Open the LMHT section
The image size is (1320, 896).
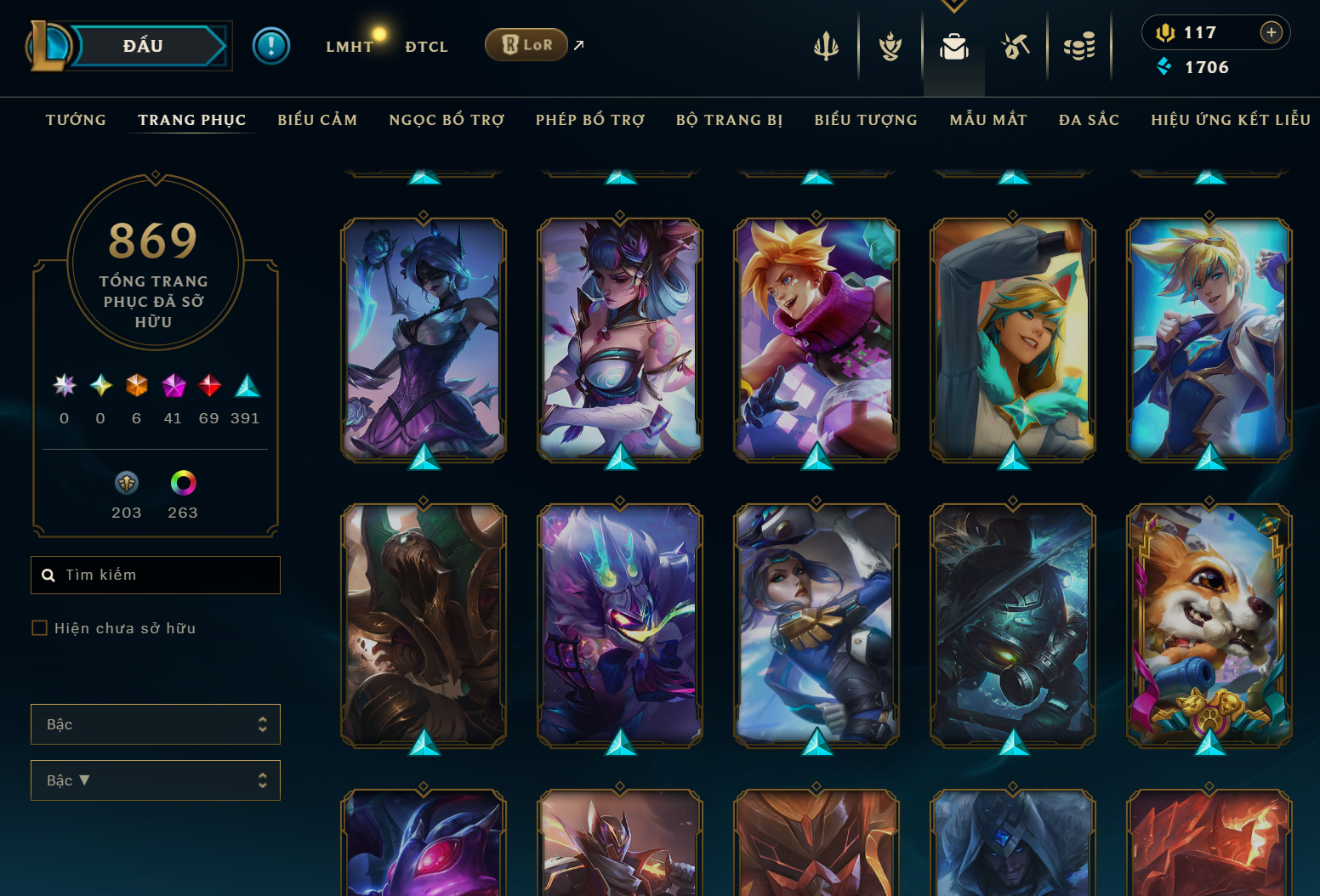point(350,47)
